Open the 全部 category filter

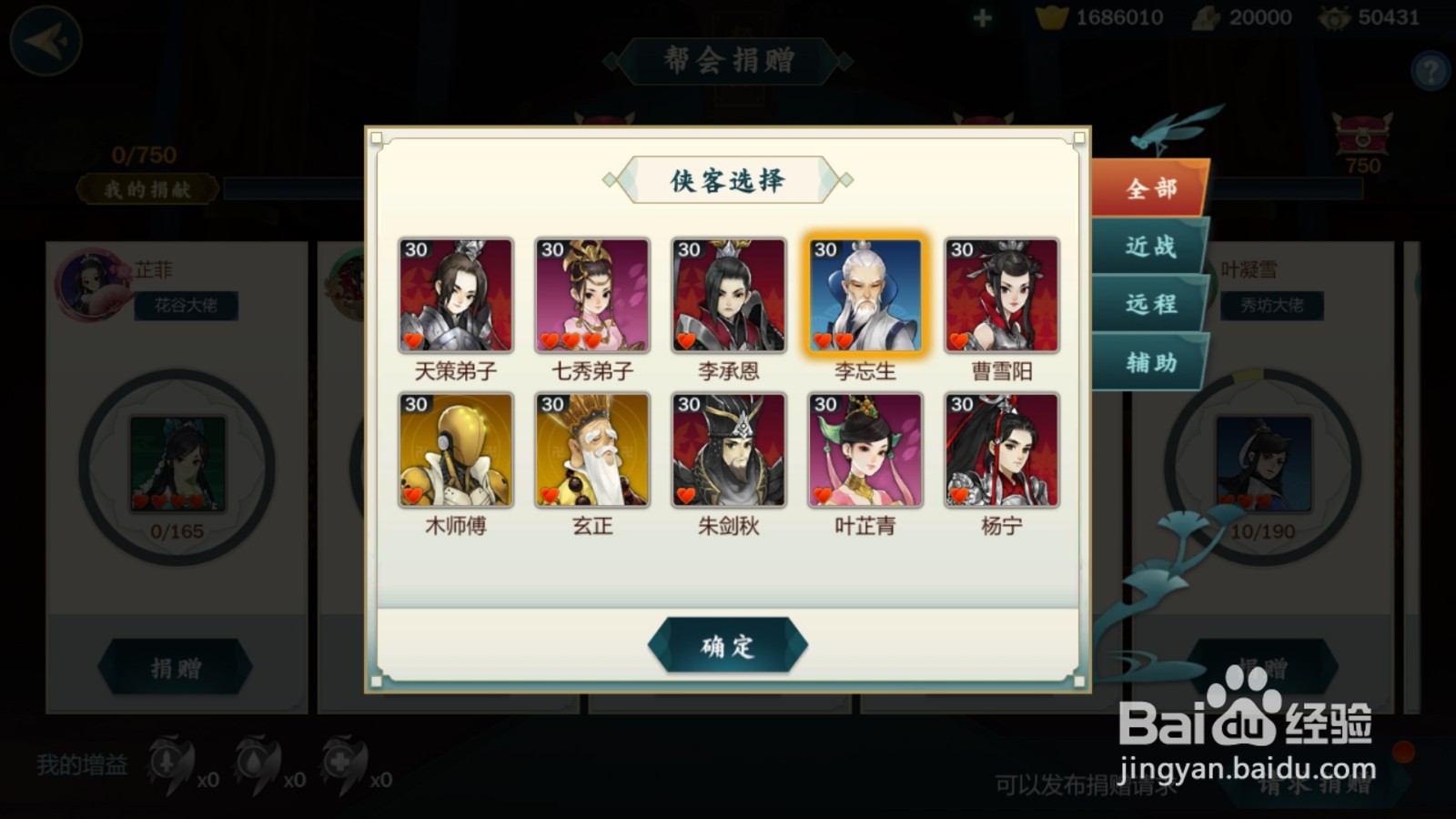click(x=1149, y=188)
